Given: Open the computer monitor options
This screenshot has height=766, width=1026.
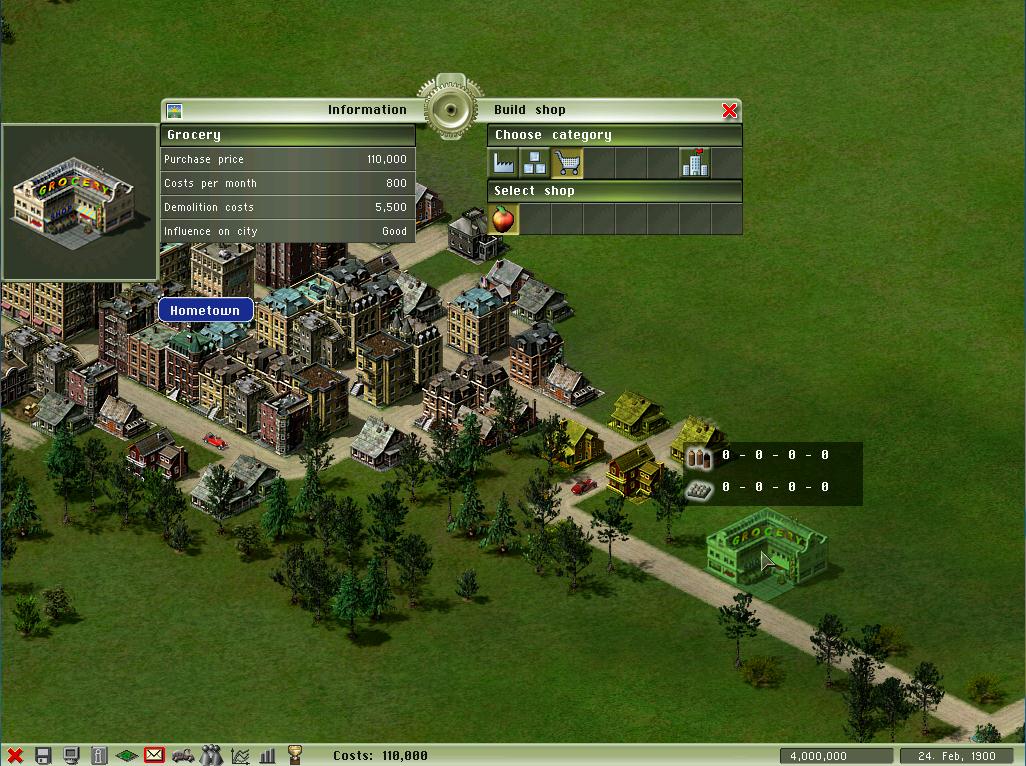Looking at the screenshot, I should pos(71,756).
